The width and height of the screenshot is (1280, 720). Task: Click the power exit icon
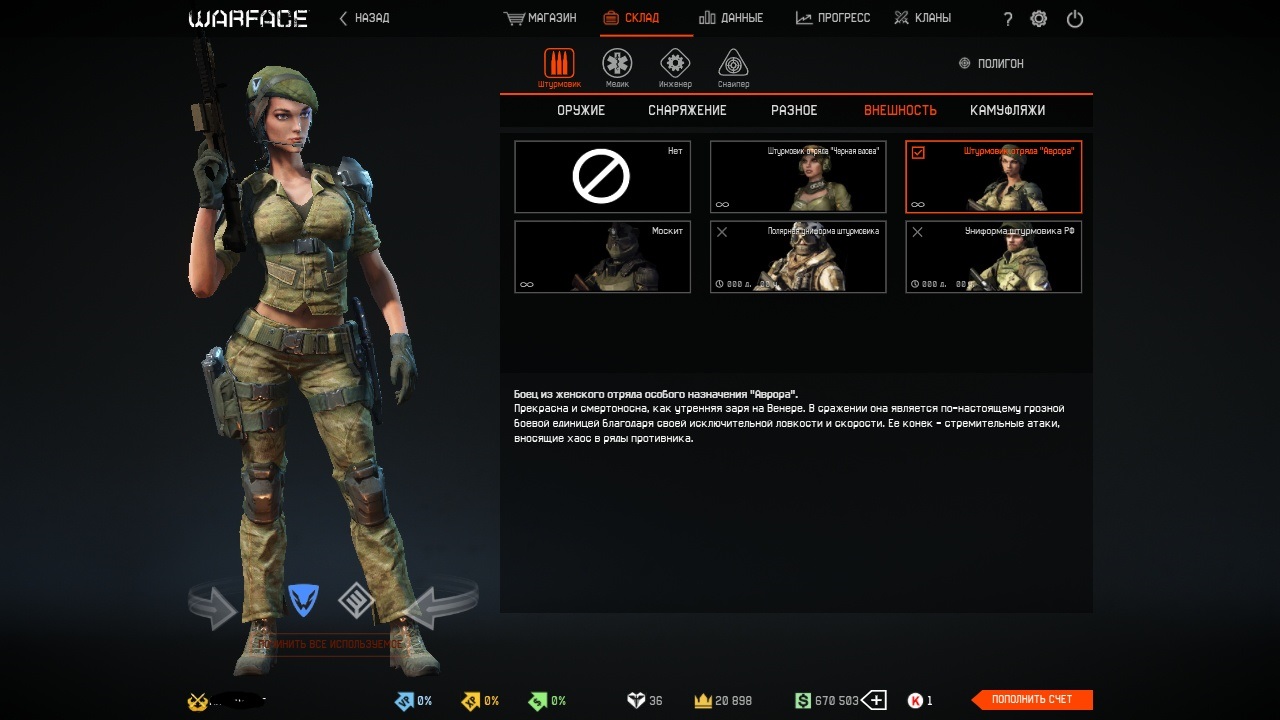[1075, 19]
